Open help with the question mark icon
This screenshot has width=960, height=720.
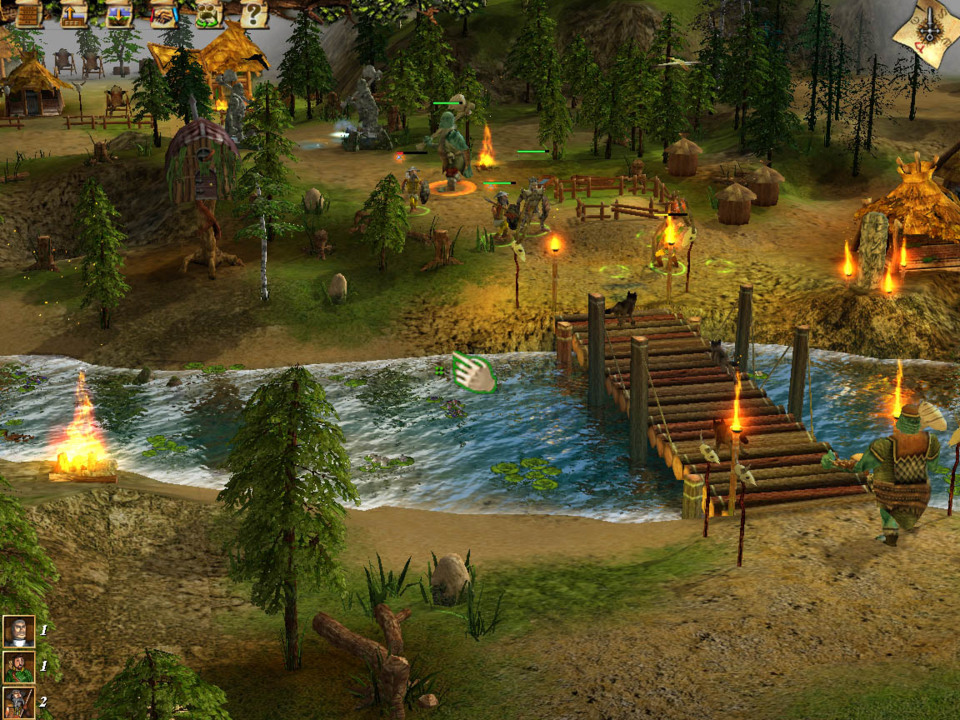254,14
